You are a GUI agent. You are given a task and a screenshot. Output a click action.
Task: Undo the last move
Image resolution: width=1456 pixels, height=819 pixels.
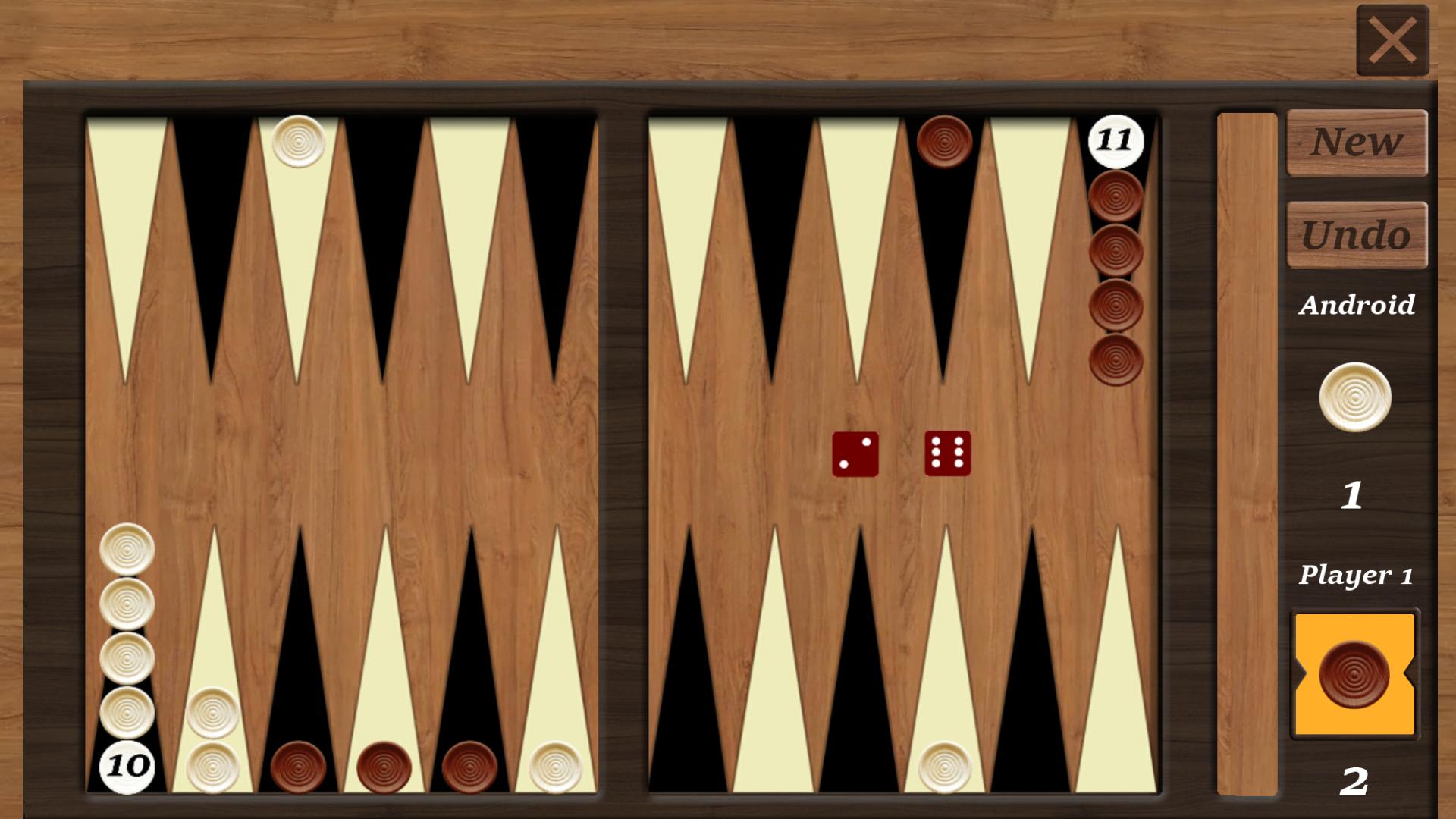[x=1357, y=235]
